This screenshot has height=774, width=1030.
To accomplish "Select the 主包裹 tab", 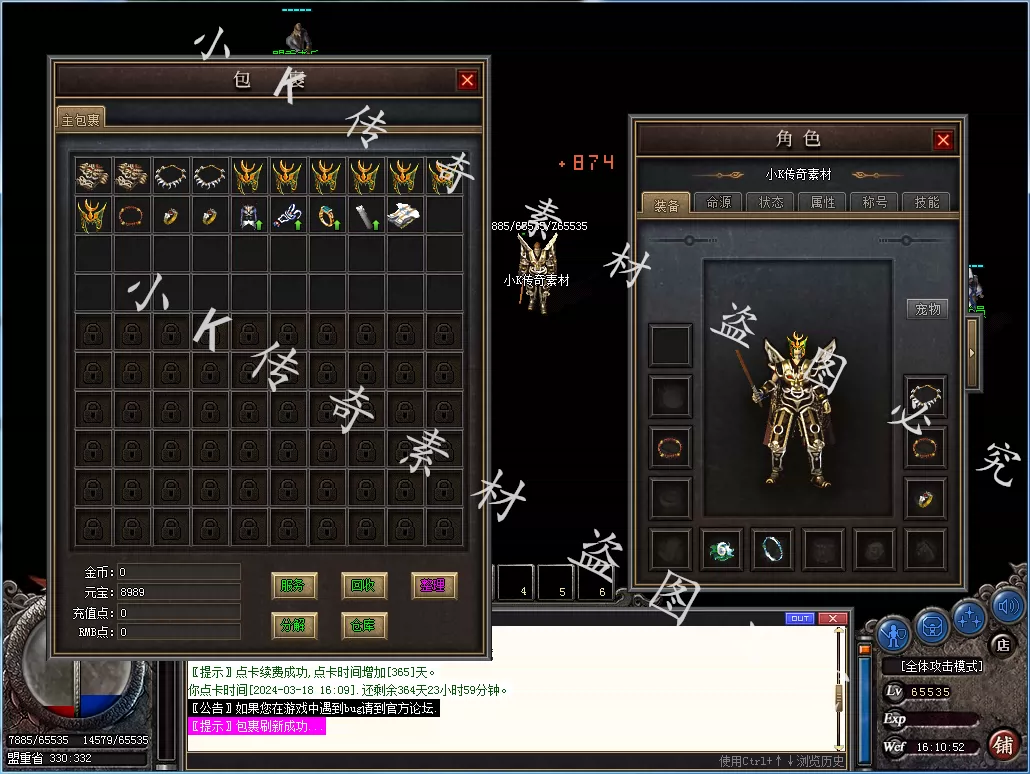I will (81, 119).
